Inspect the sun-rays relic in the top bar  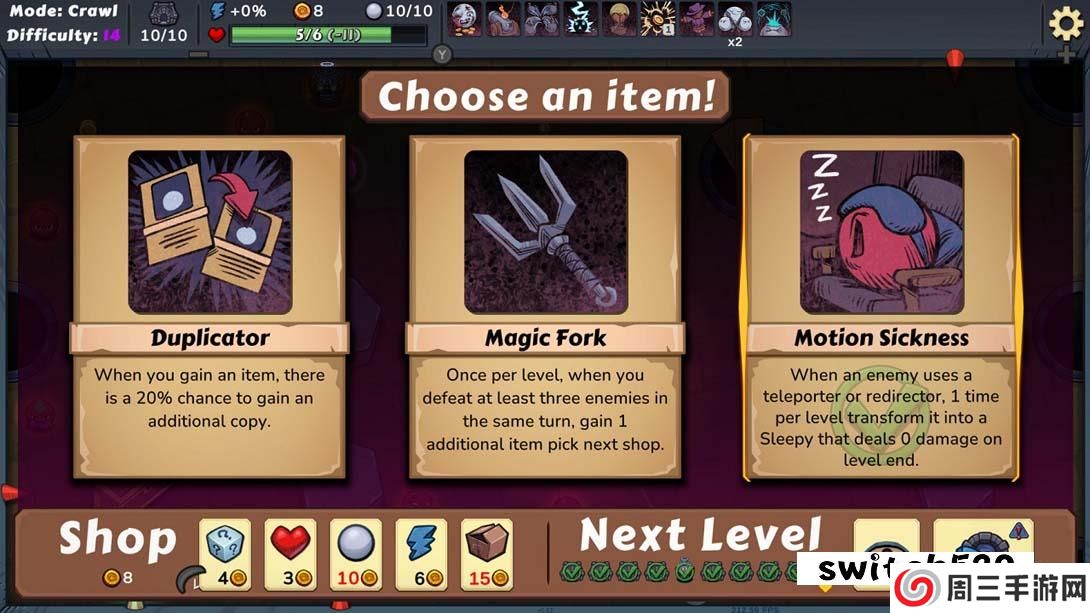point(658,18)
